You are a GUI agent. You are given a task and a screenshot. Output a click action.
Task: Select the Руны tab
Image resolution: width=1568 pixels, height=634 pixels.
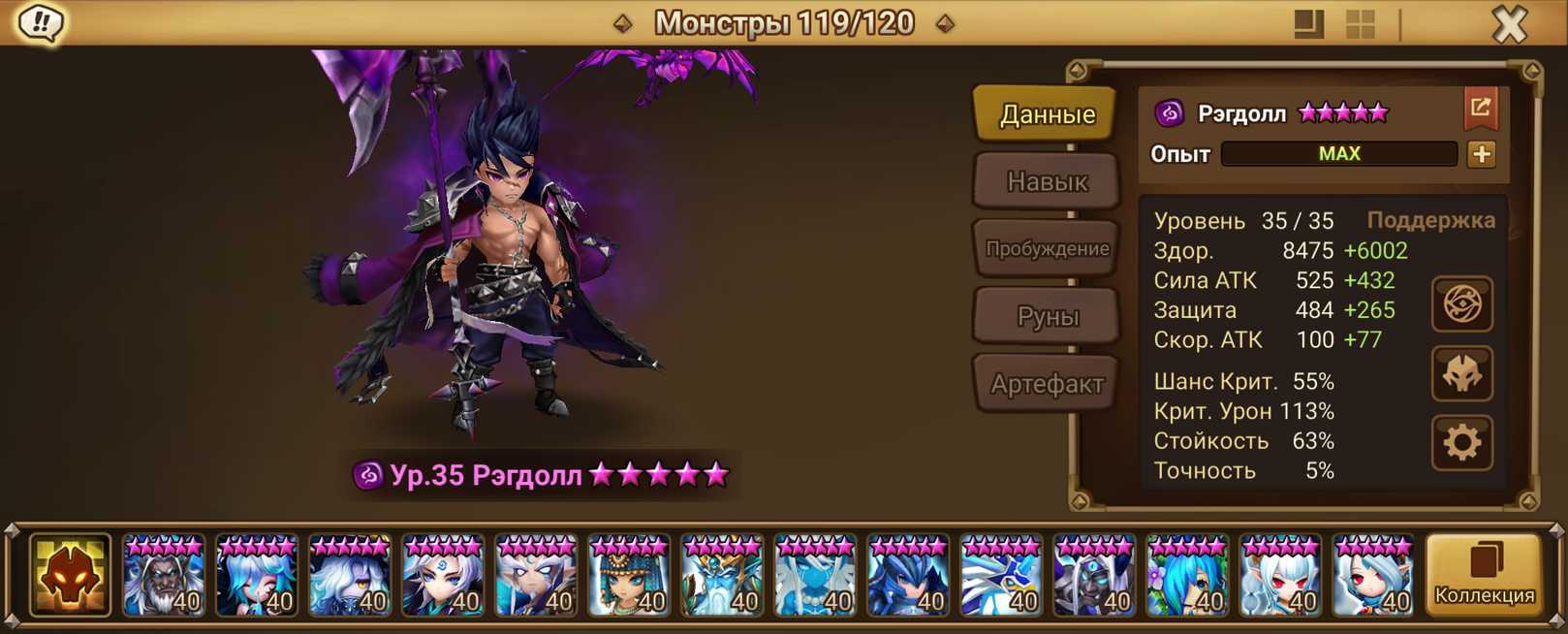click(x=1047, y=316)
